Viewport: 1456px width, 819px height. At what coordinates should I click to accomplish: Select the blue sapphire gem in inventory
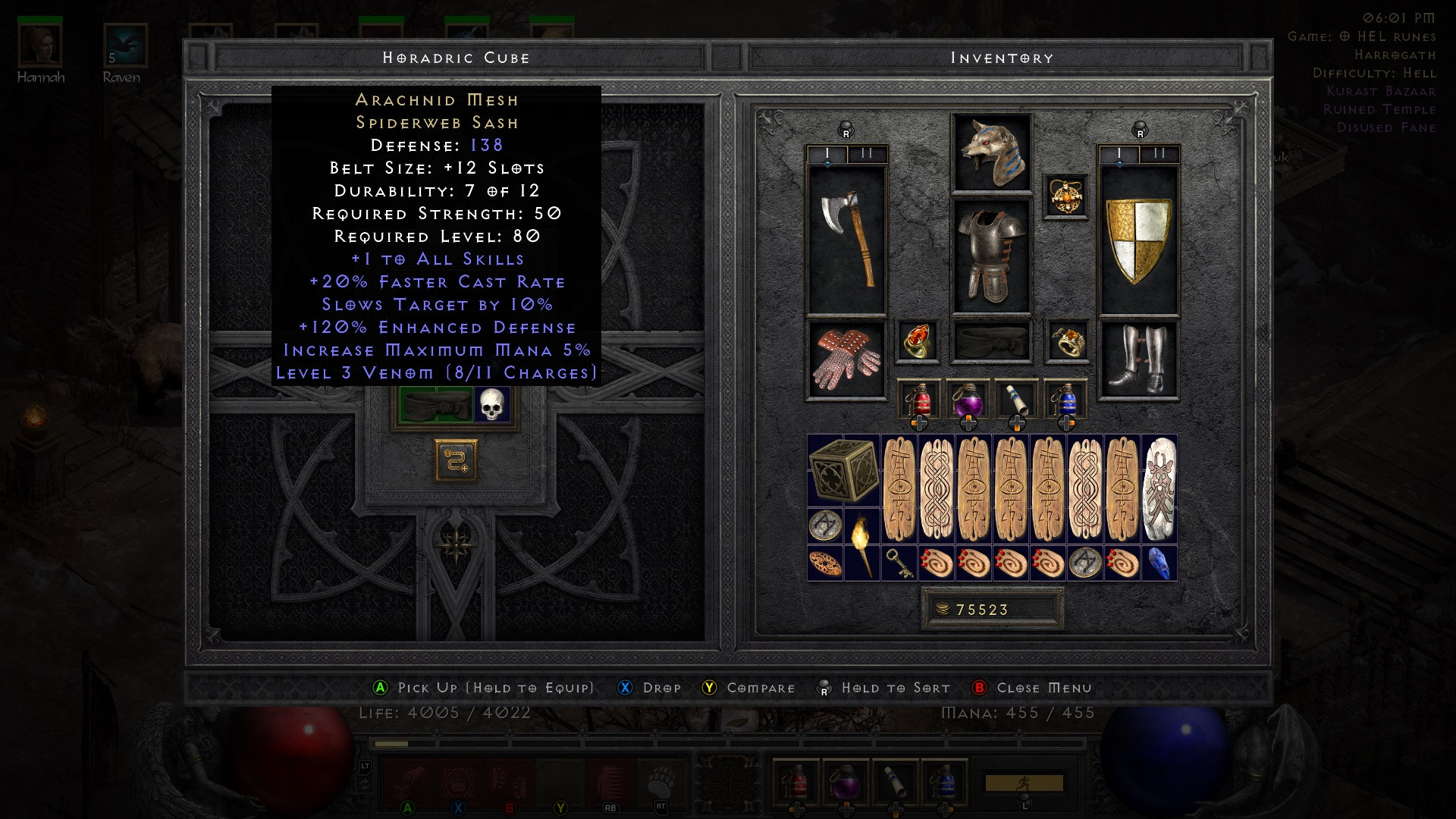coord(1161,561)
